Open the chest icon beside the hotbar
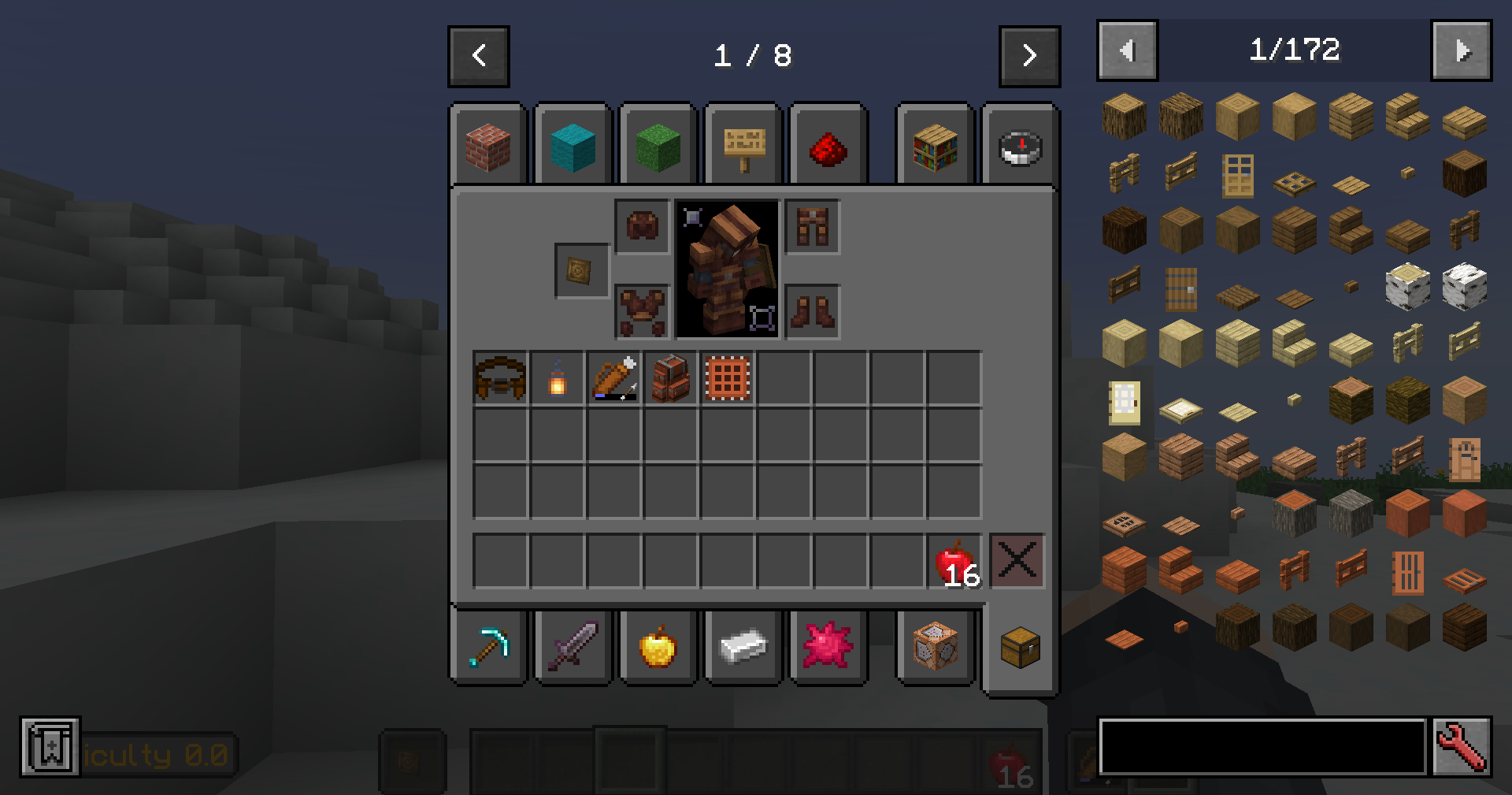Viewport: 1512px width, 795px height. (1020, 646)
